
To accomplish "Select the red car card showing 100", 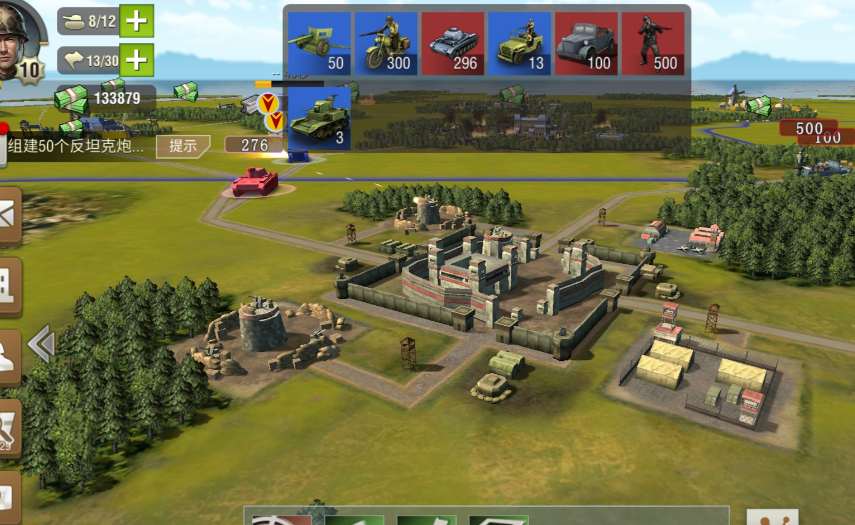I will [x=585, y=44].
